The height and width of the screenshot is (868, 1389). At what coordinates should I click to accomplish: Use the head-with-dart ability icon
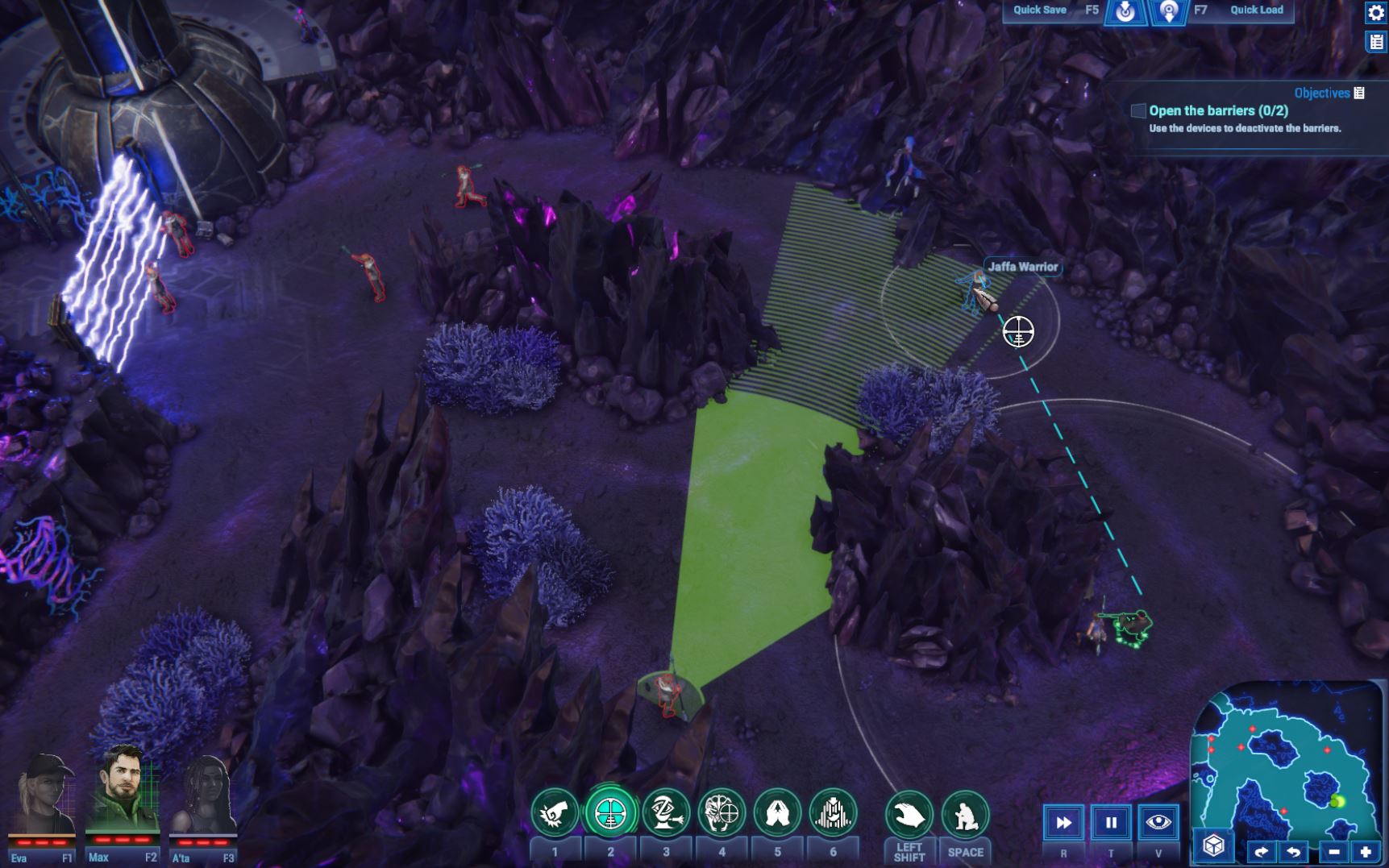(666, 812)
